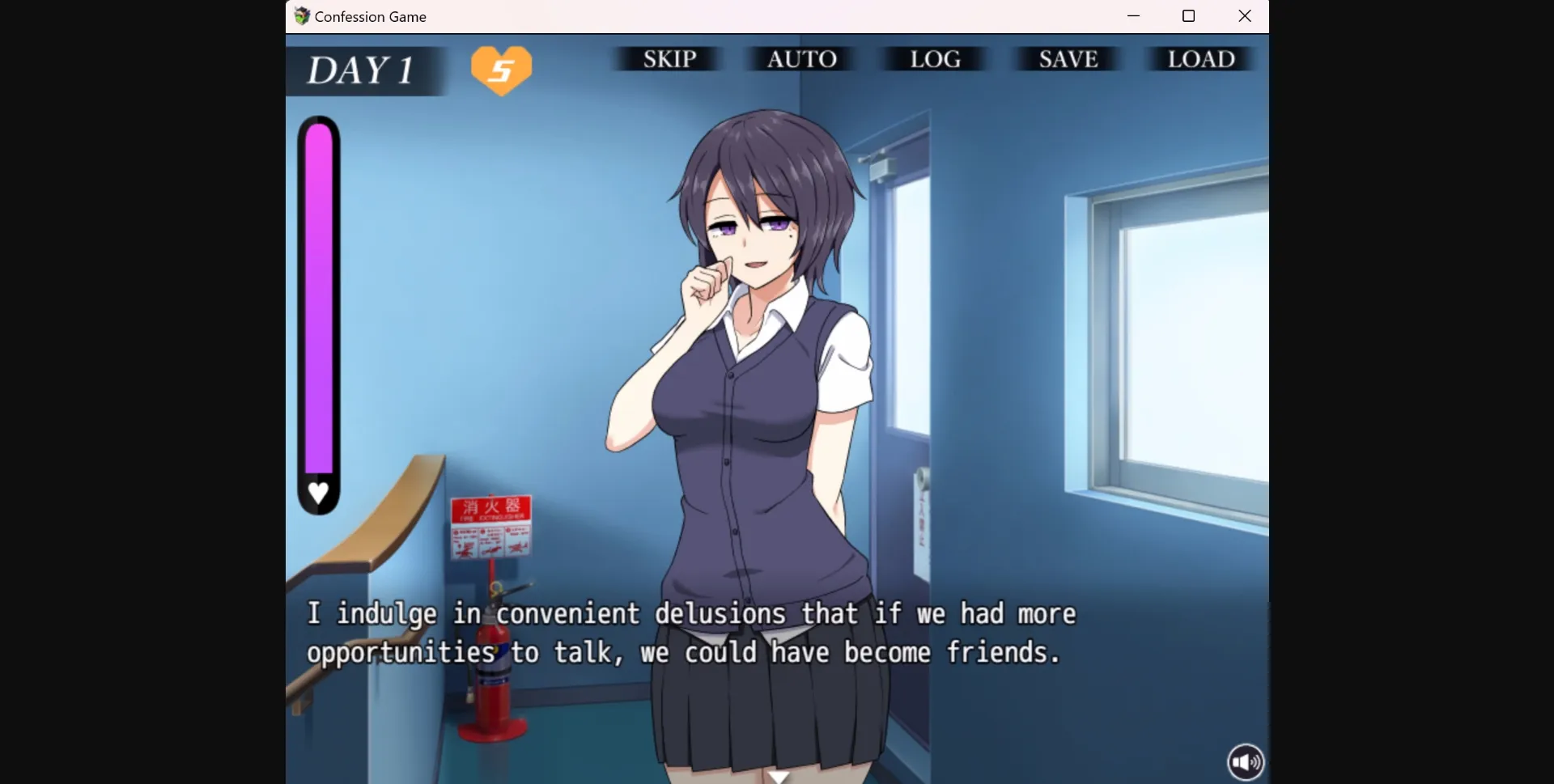This screenshot has width=1554, height=784.
Task: Click the Confession Game title text
Action: pyautogui.click(x=370, y=16)
